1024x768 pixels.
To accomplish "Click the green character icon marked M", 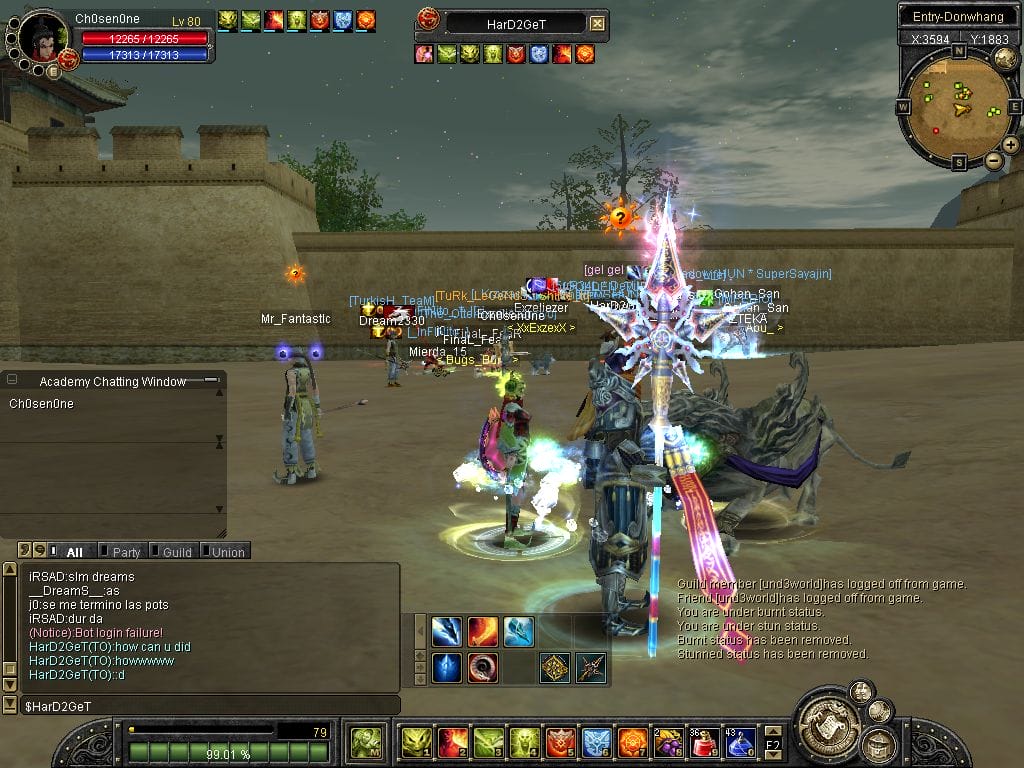I will pos(364,743).
